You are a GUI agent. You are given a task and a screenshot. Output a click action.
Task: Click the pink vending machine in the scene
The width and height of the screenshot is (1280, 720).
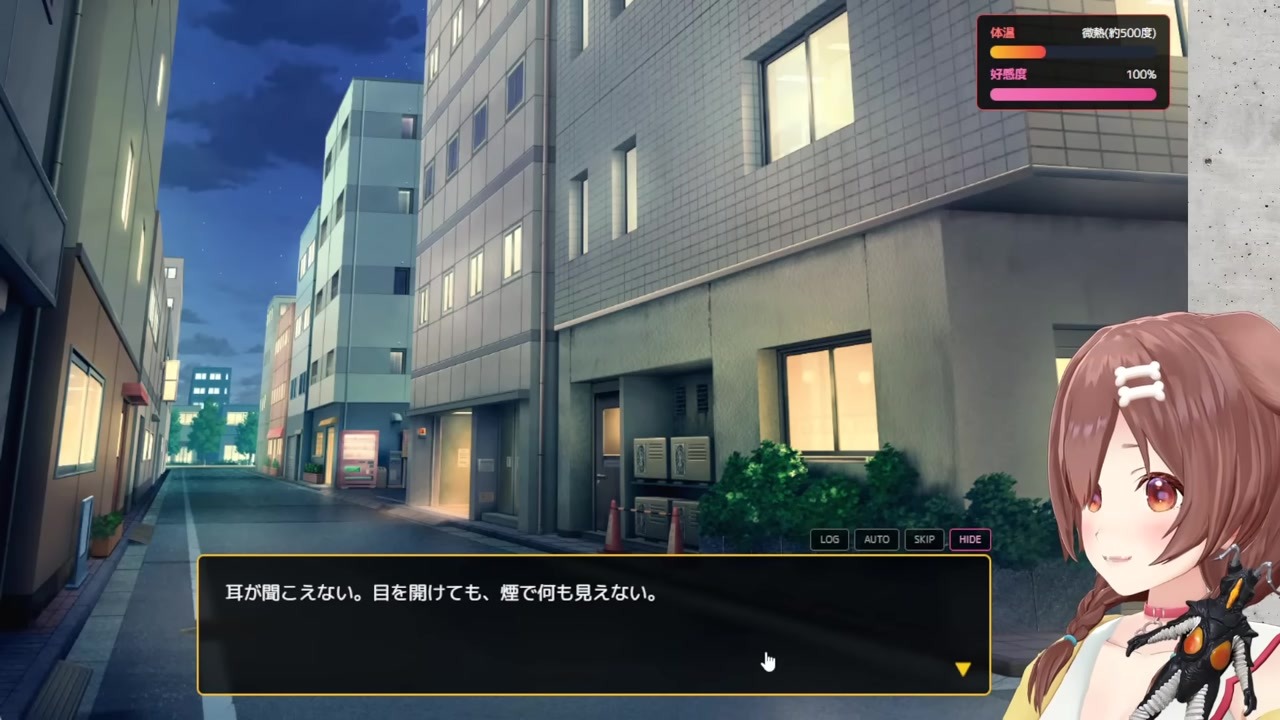(x=357, y=460)
